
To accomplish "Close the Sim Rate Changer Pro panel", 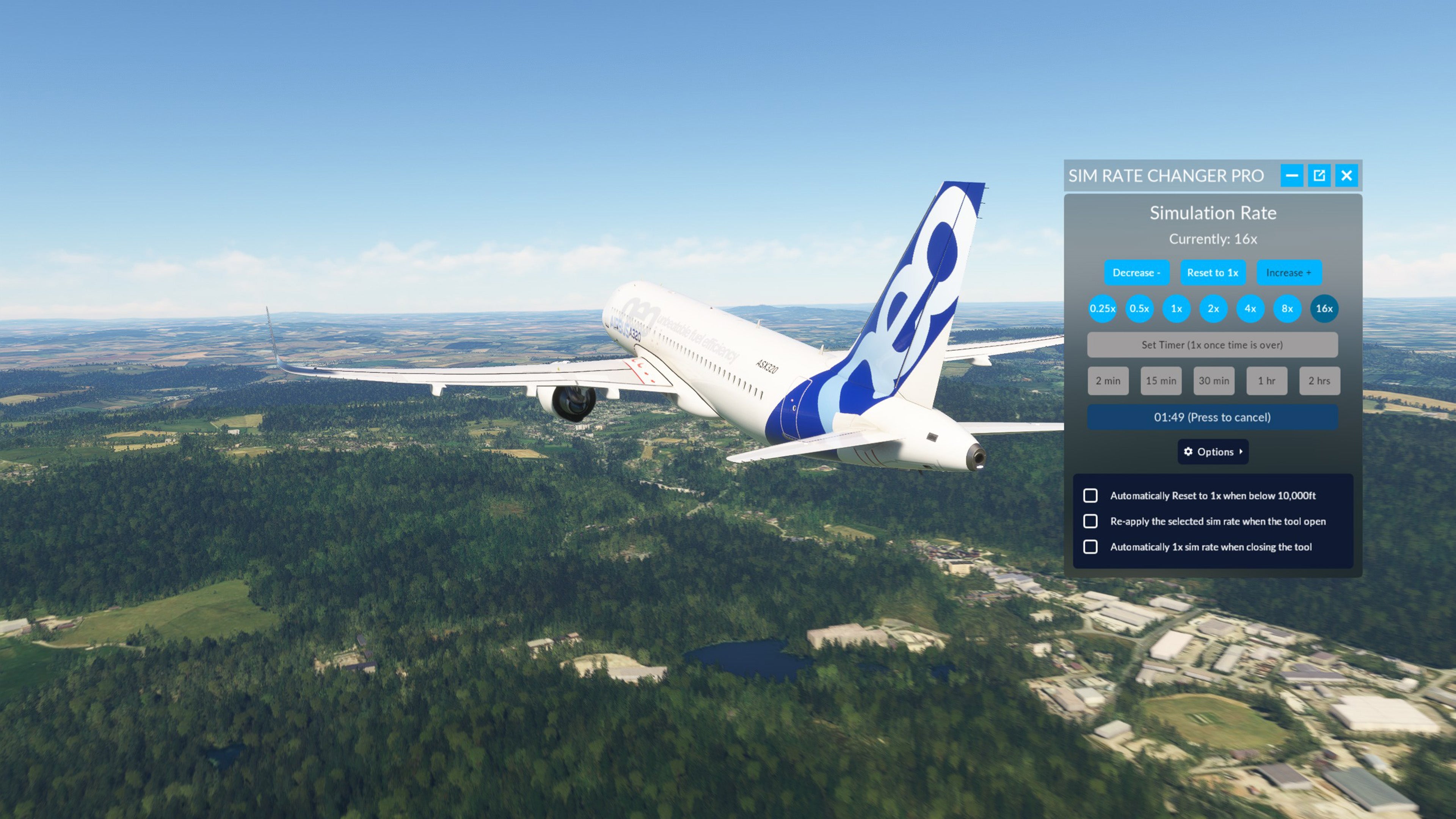I will tap(1347, 175).
